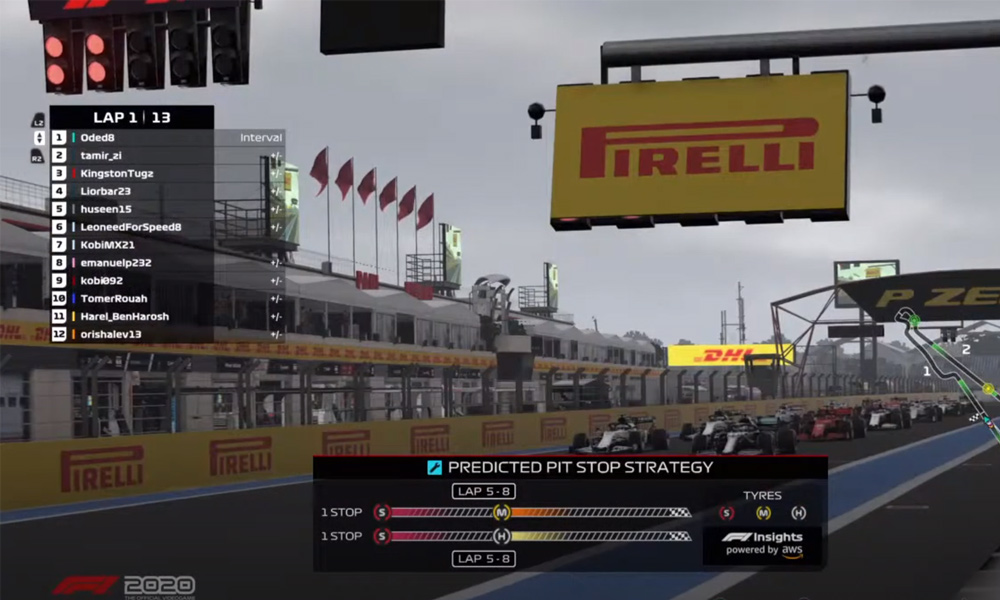
Task: Choose tamir_zi's row in the standings
Action: (x=101, y=156)
